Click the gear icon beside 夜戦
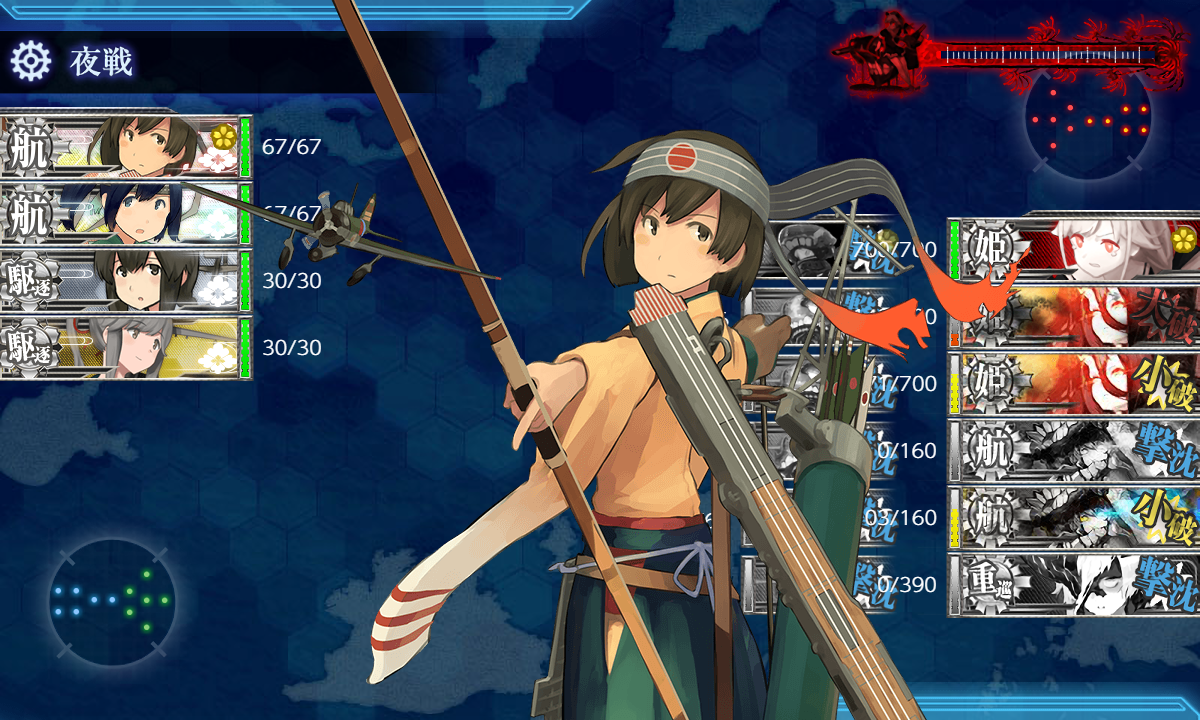1200x720 pixels. point(30,62)
